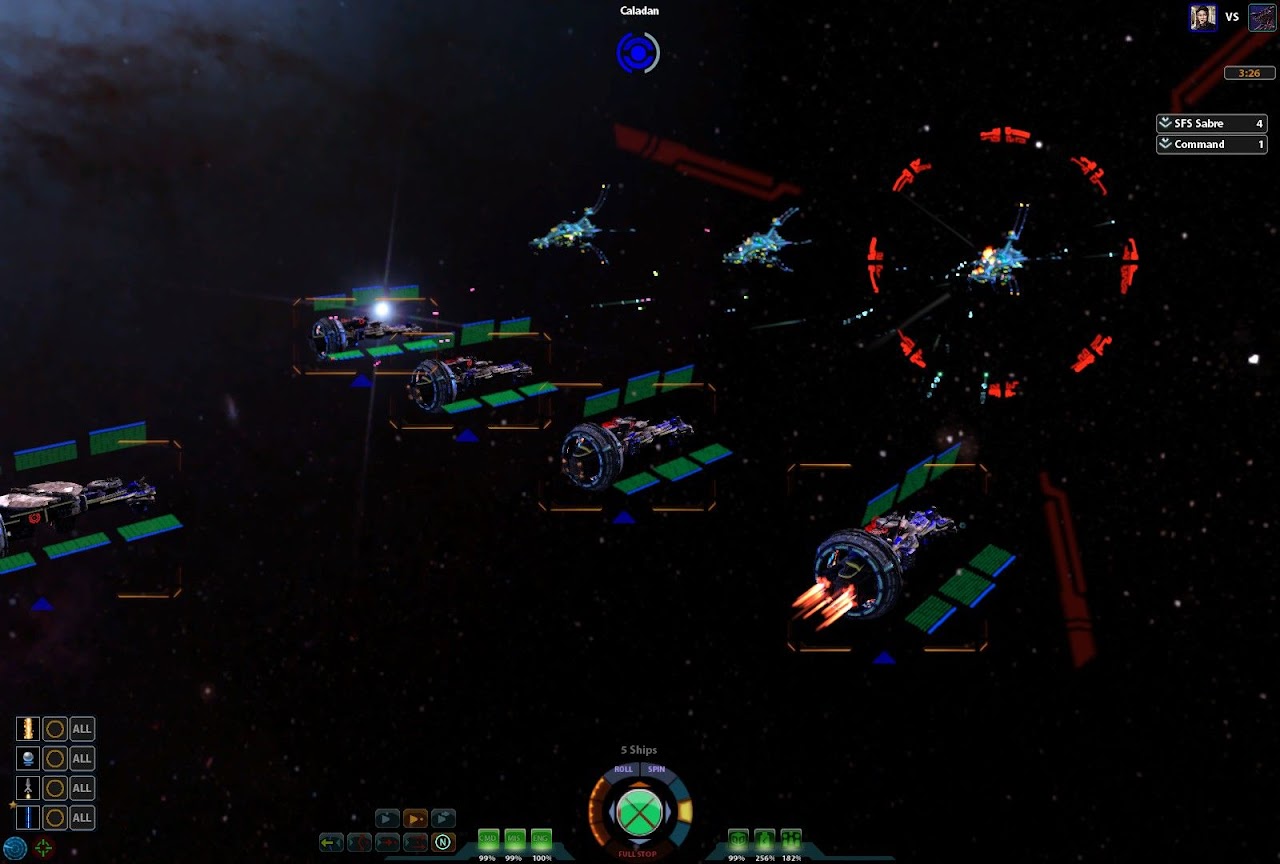The image size is (1280, 864).
Task: Select the N stance button
Action: pyautogui.click(x=443, y=842)
